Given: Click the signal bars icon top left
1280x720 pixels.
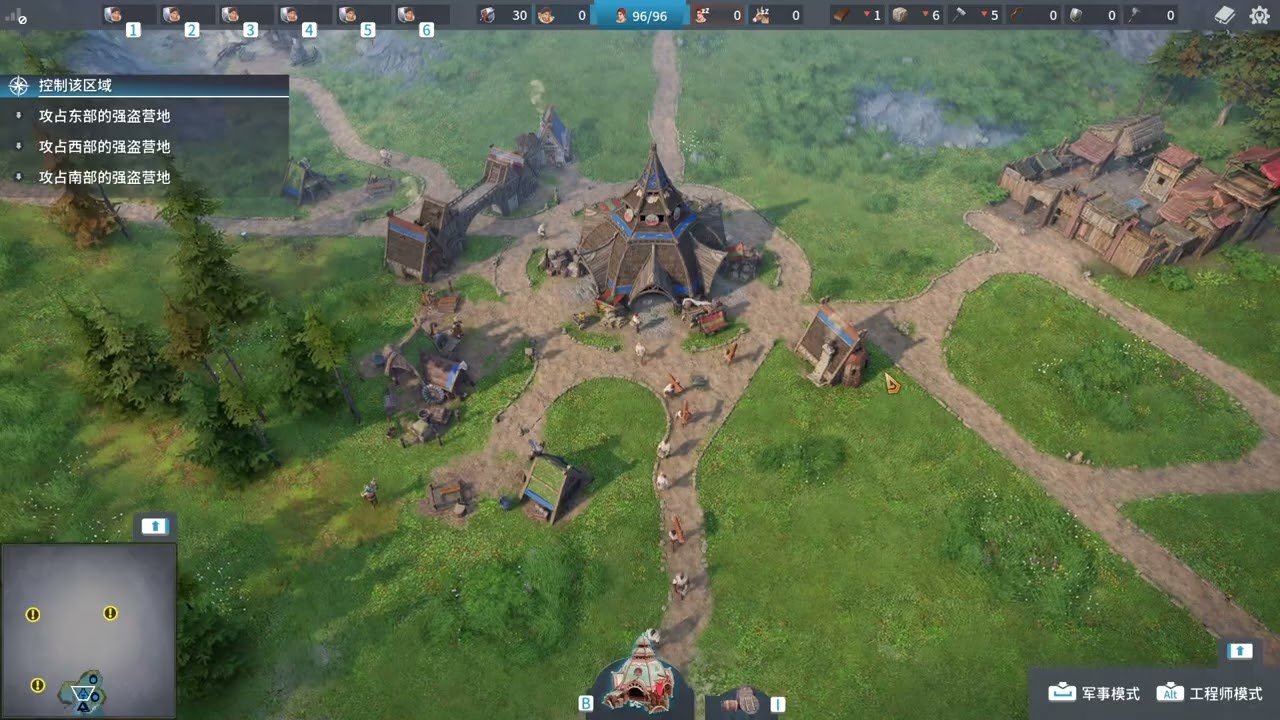Looking at the screenshot, I should (12, 14).
